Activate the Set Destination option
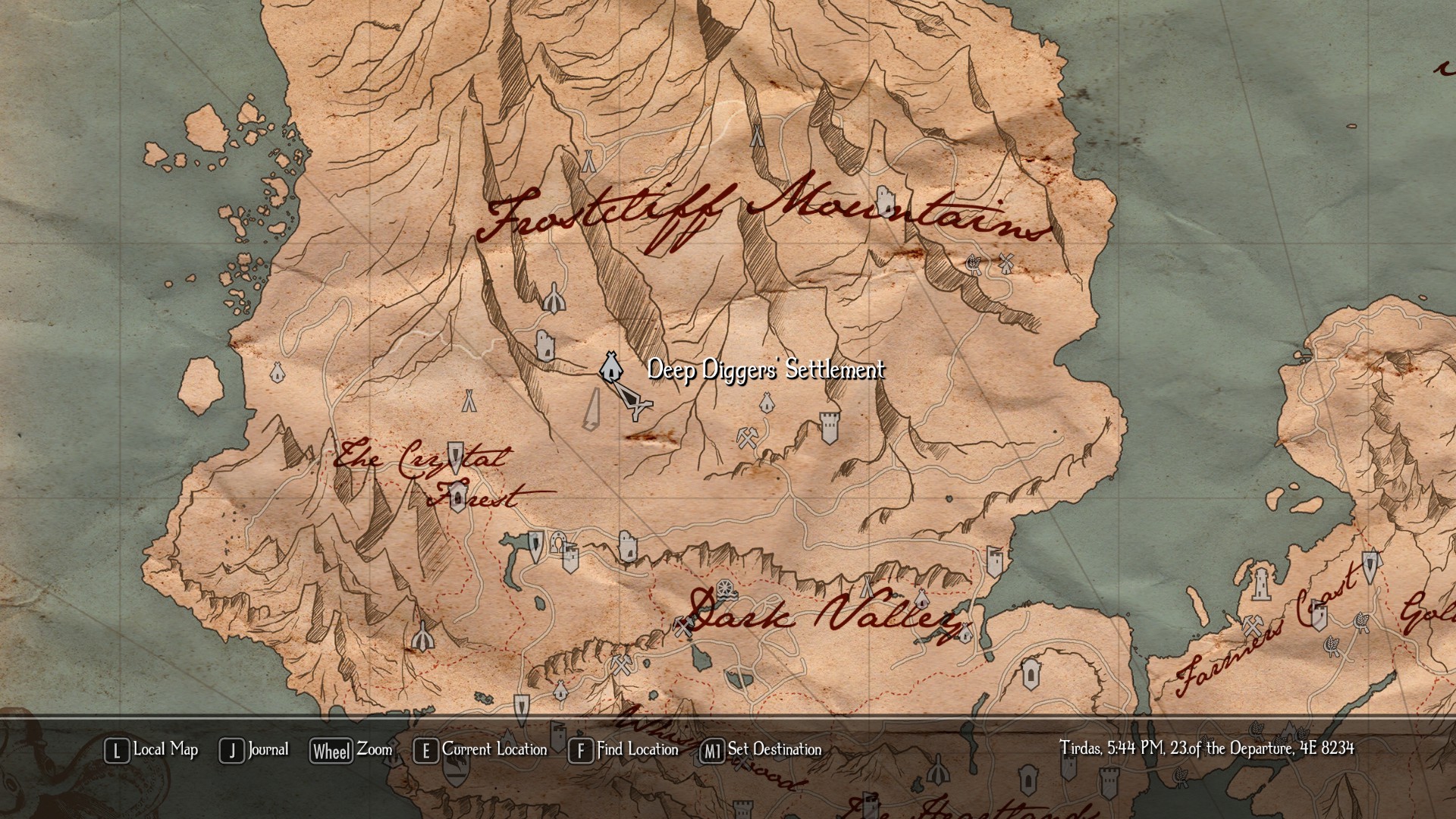The height and width of the screenshot is (819, 1456). click(761, 750)
